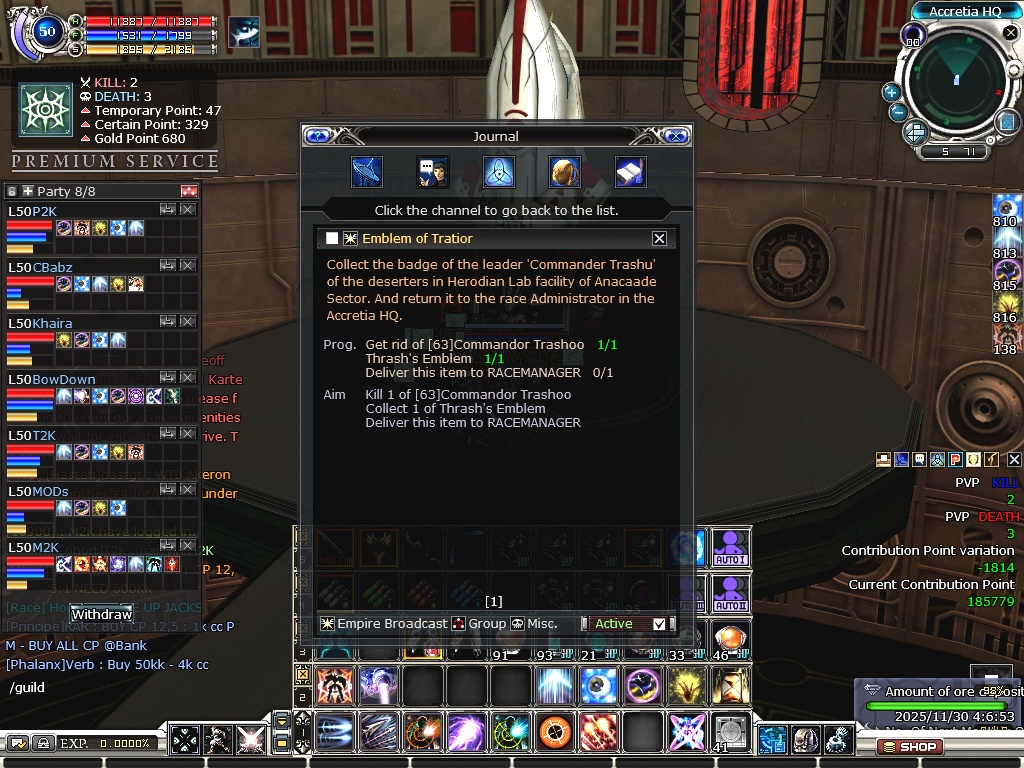Remove party member L50P2K with X button
Viewport: 1024px width, 768px height.
pos(187,210)
